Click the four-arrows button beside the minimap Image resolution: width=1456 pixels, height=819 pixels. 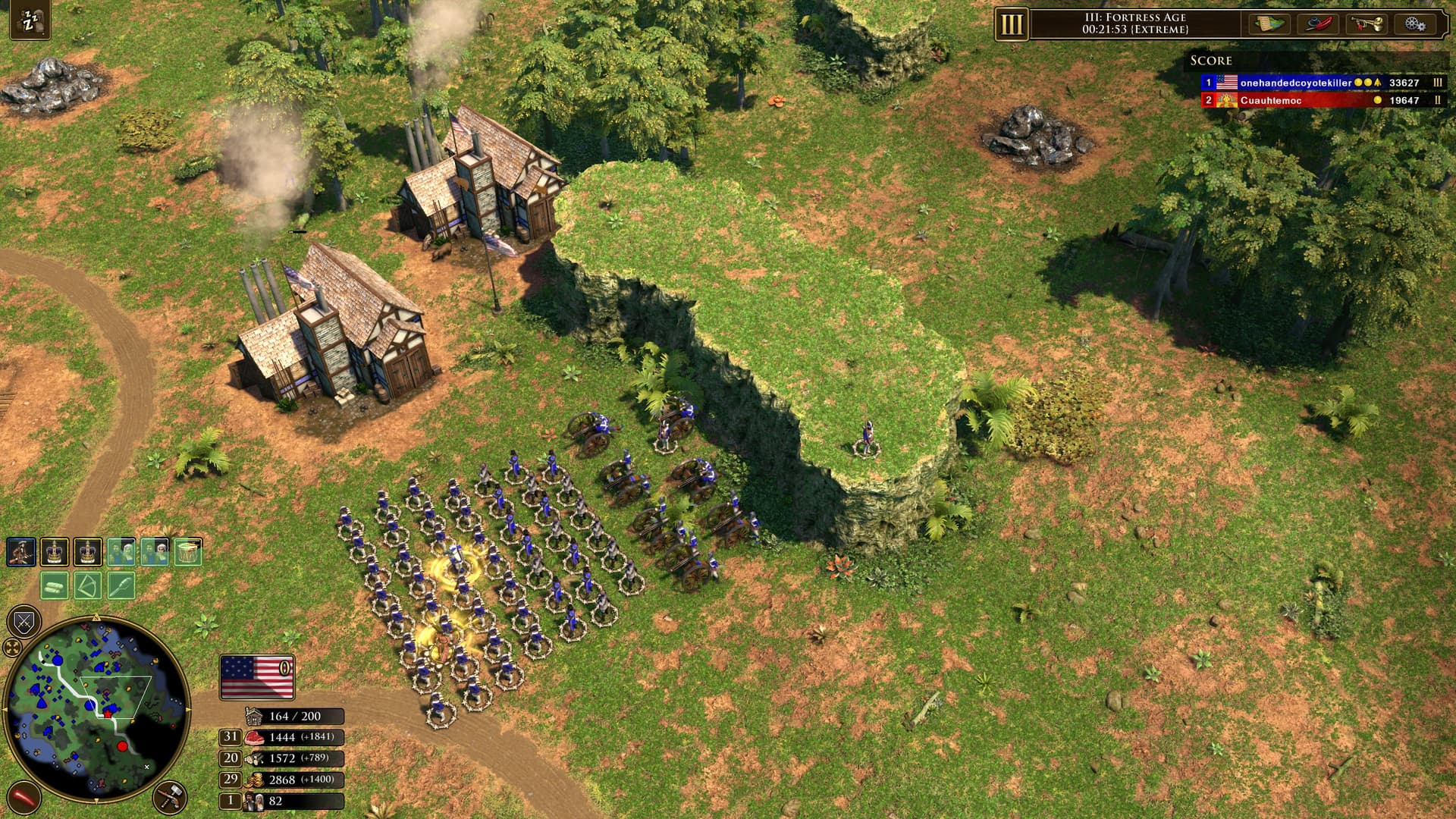click(x=12, y=647)
